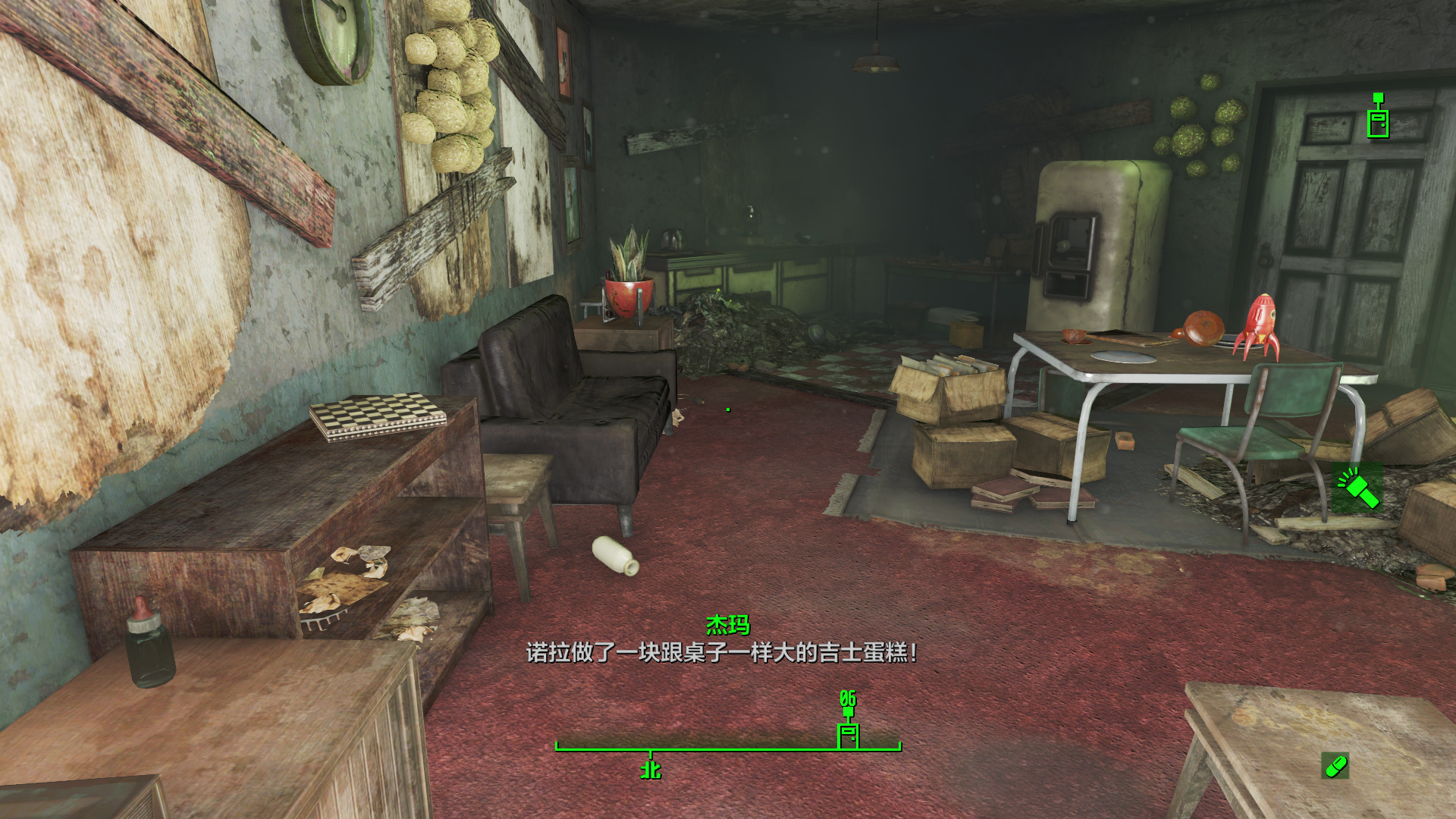1456x819 pixels.
Task: Select the green pill icon
Action: point(1335,766)
